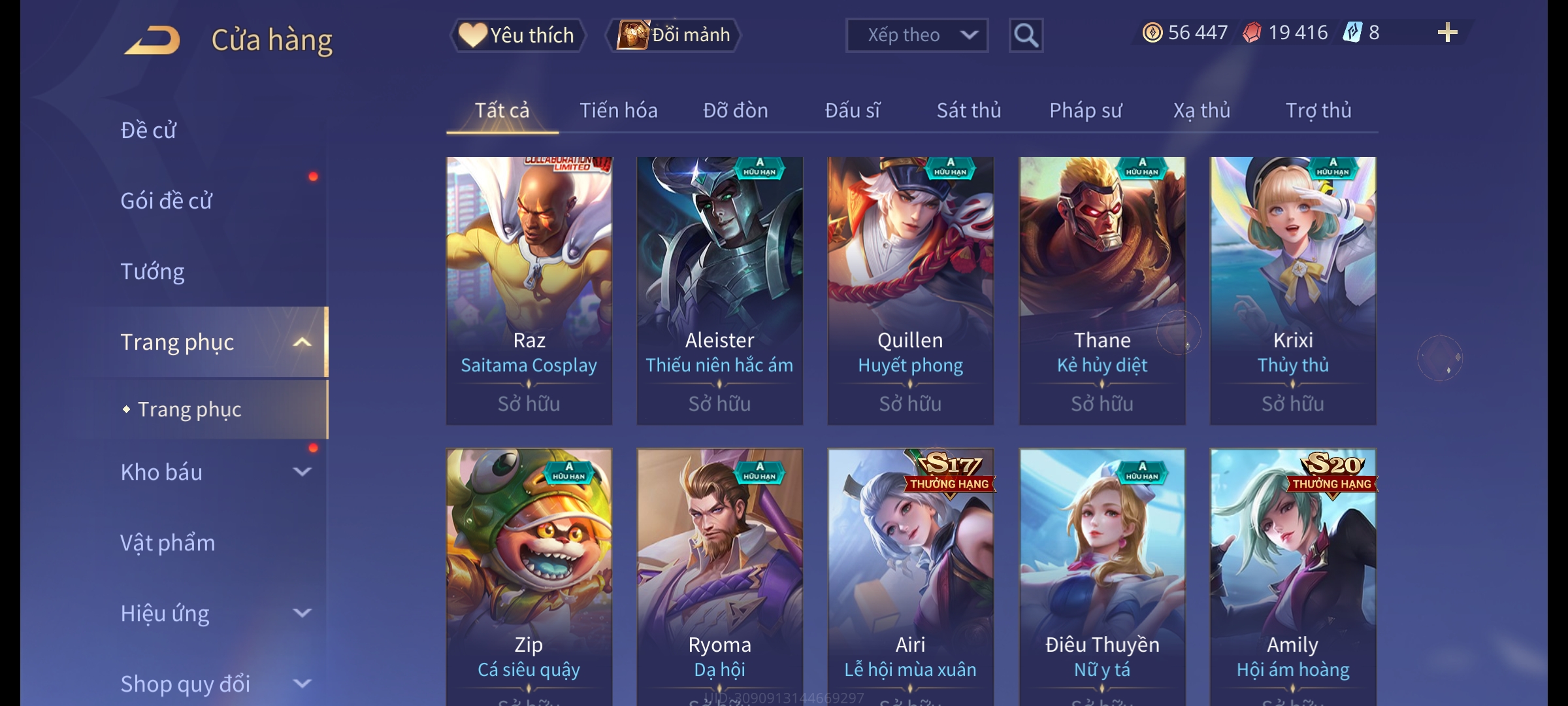Open the Đề cử menu entry
This screenshot has height=706, width=1568.
tap(148, 130)
